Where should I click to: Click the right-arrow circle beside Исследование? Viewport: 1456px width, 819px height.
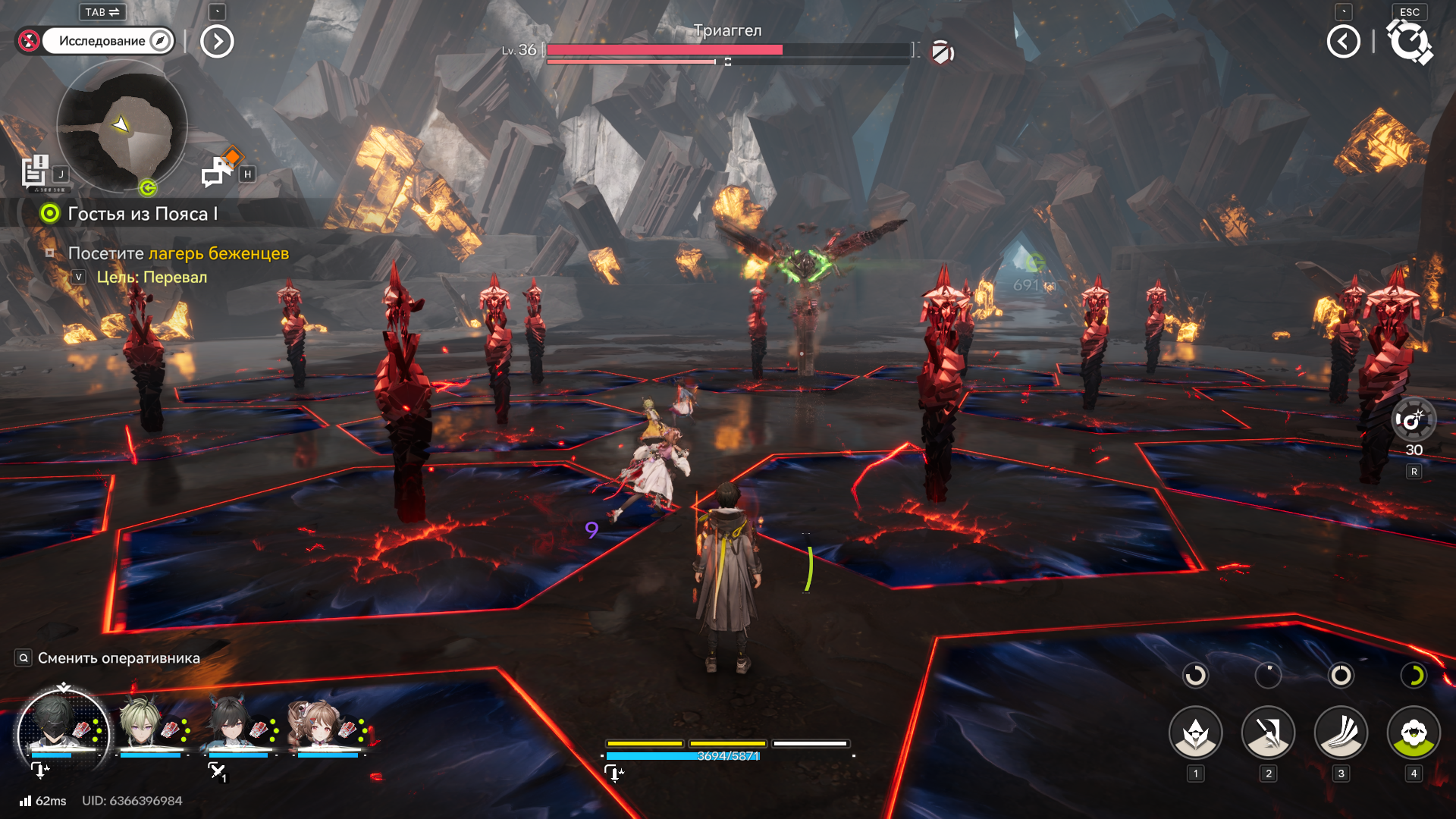coord(217,42)
